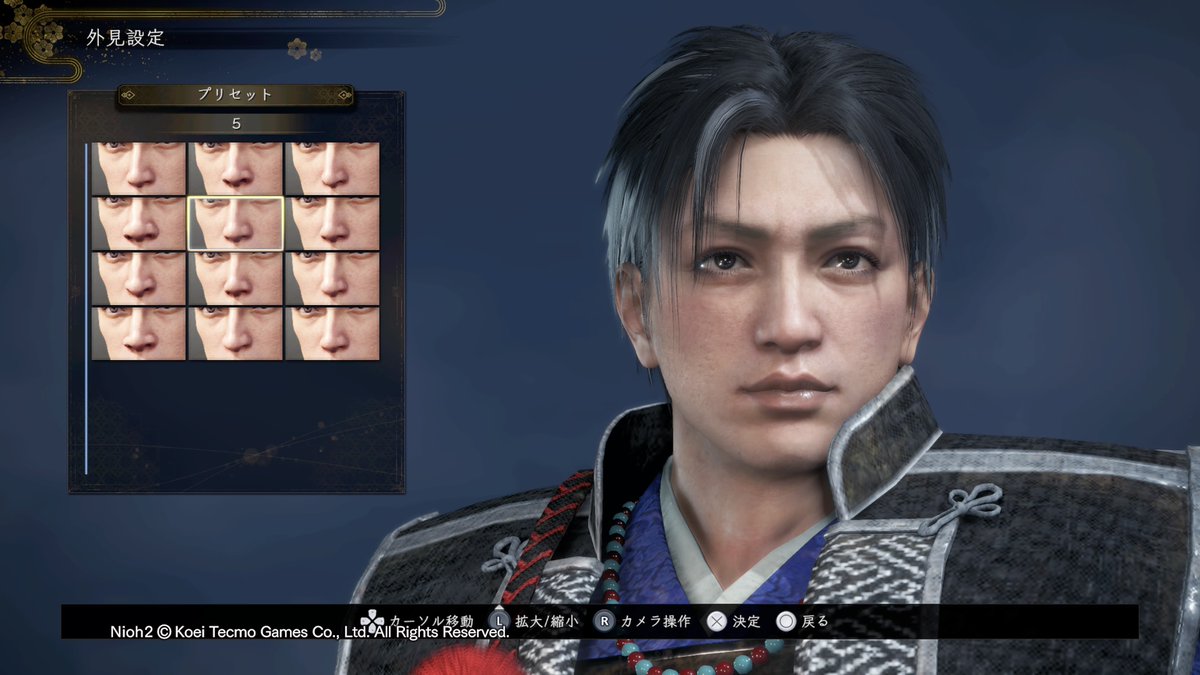Pick the last nose preset in the top row
1200x675 pixels.
click(x=332, y=168)
